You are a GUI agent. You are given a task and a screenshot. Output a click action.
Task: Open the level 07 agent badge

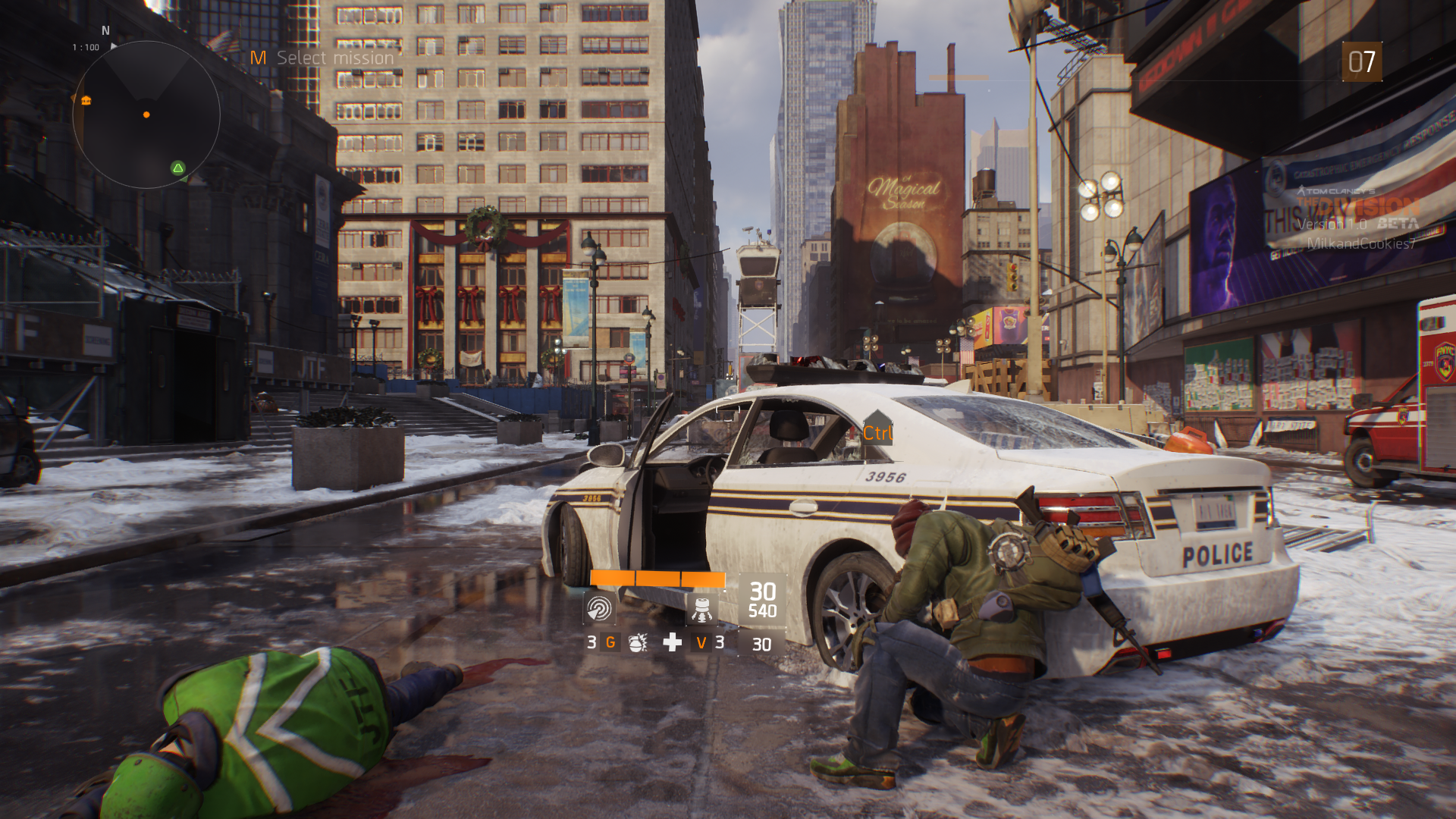(1361, 62)
